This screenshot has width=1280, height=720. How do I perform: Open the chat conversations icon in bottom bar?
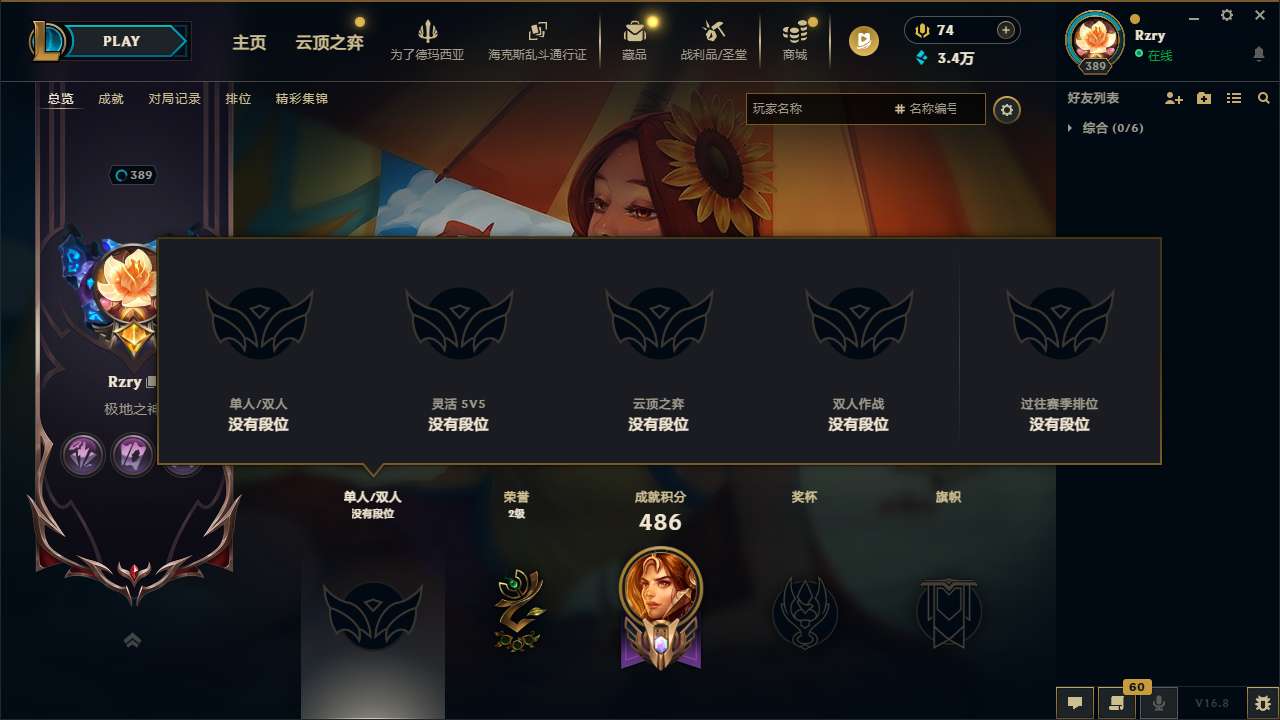click(x=1074, y=703)
